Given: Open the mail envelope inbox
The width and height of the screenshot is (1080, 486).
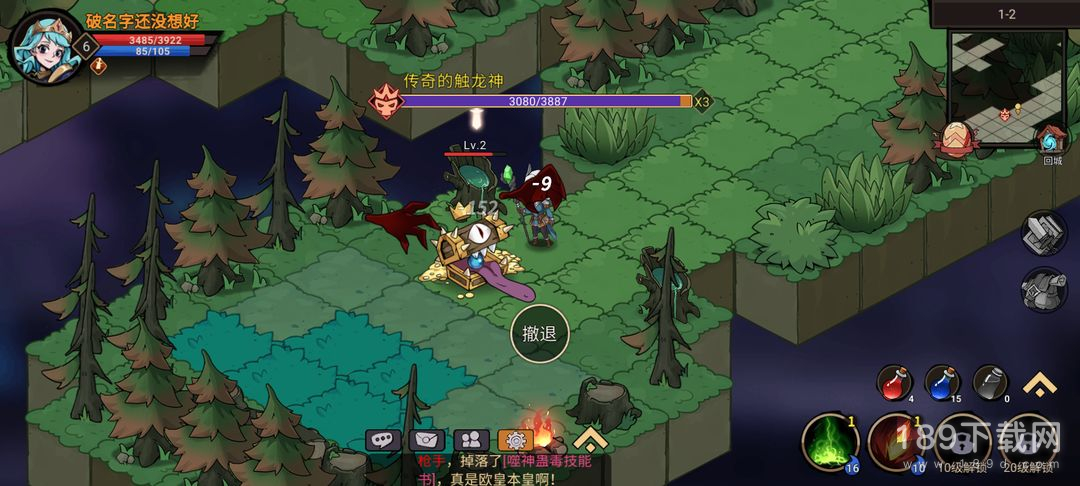Looking at the screenshot, I should point(427,439).
